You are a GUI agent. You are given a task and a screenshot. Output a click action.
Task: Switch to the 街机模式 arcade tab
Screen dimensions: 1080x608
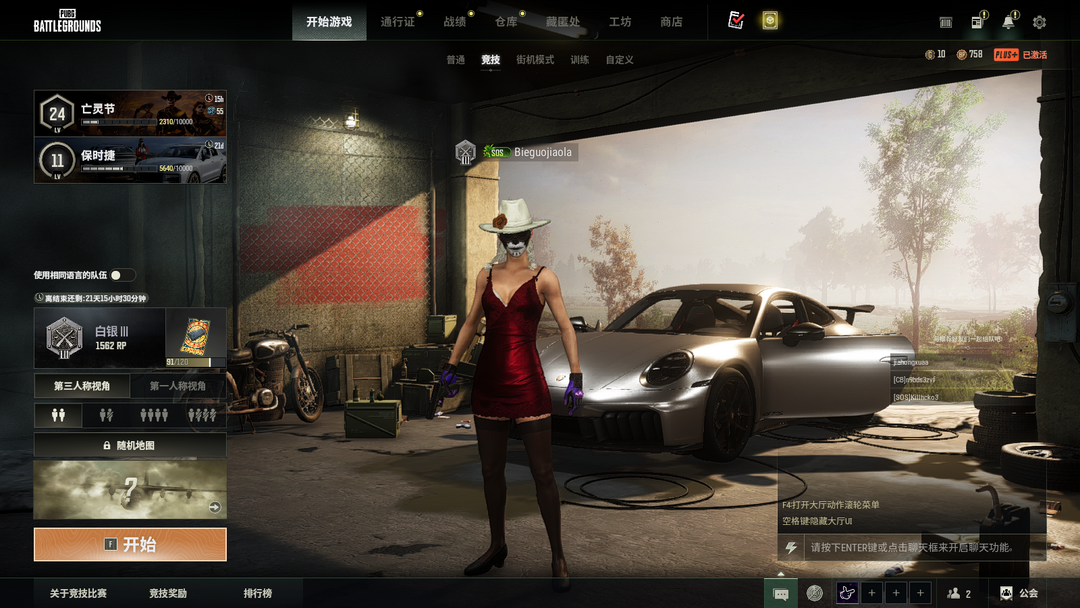535,60
